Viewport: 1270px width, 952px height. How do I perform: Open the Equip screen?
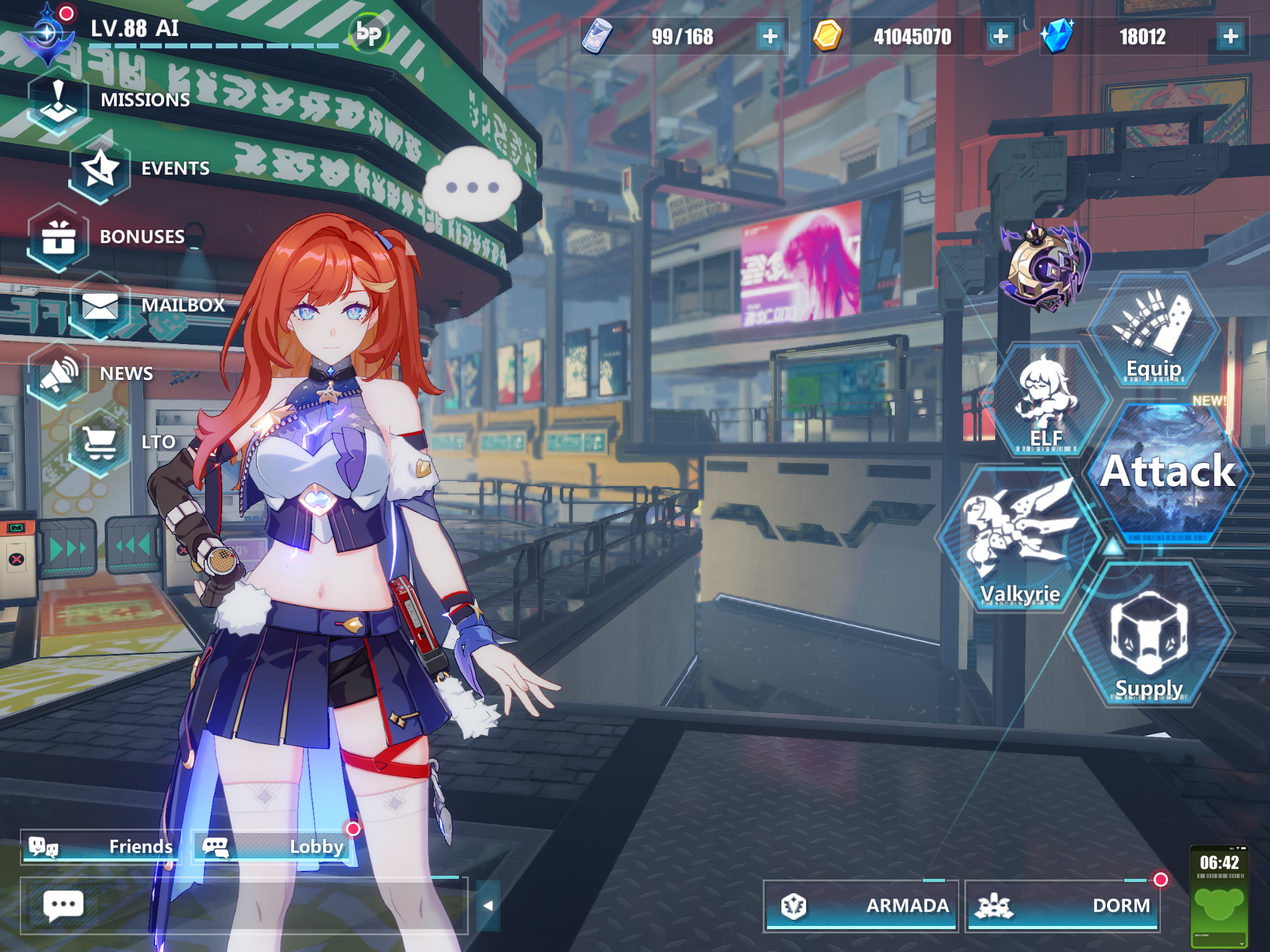[x=1154, y=332]
